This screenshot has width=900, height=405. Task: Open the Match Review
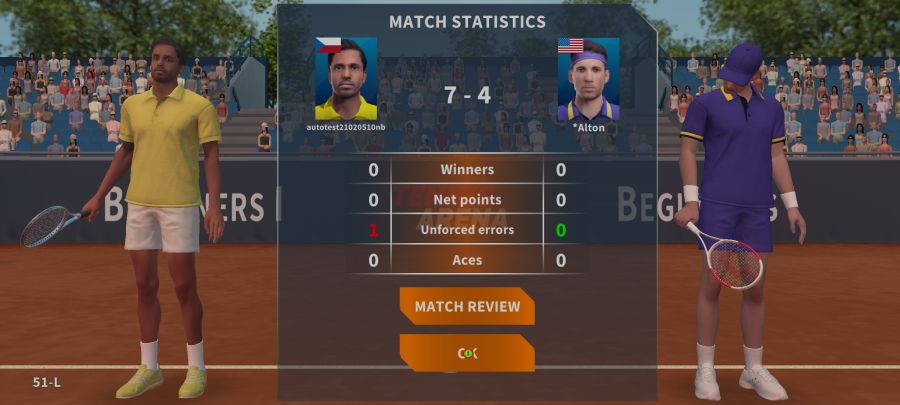click(467, 306)
